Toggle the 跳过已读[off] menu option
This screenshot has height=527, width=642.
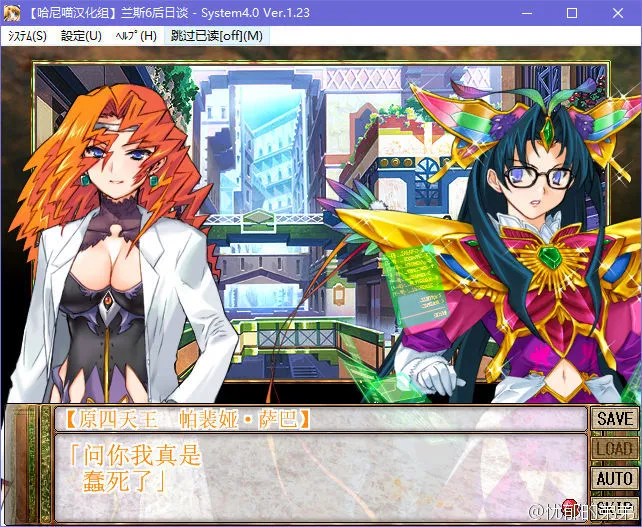click(217, 36)
